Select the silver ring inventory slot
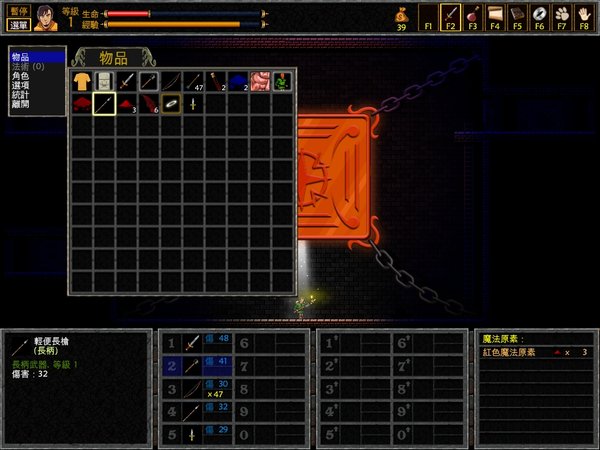Image resolution: width=600 pixels, height=450 pixels. [172, 104]
